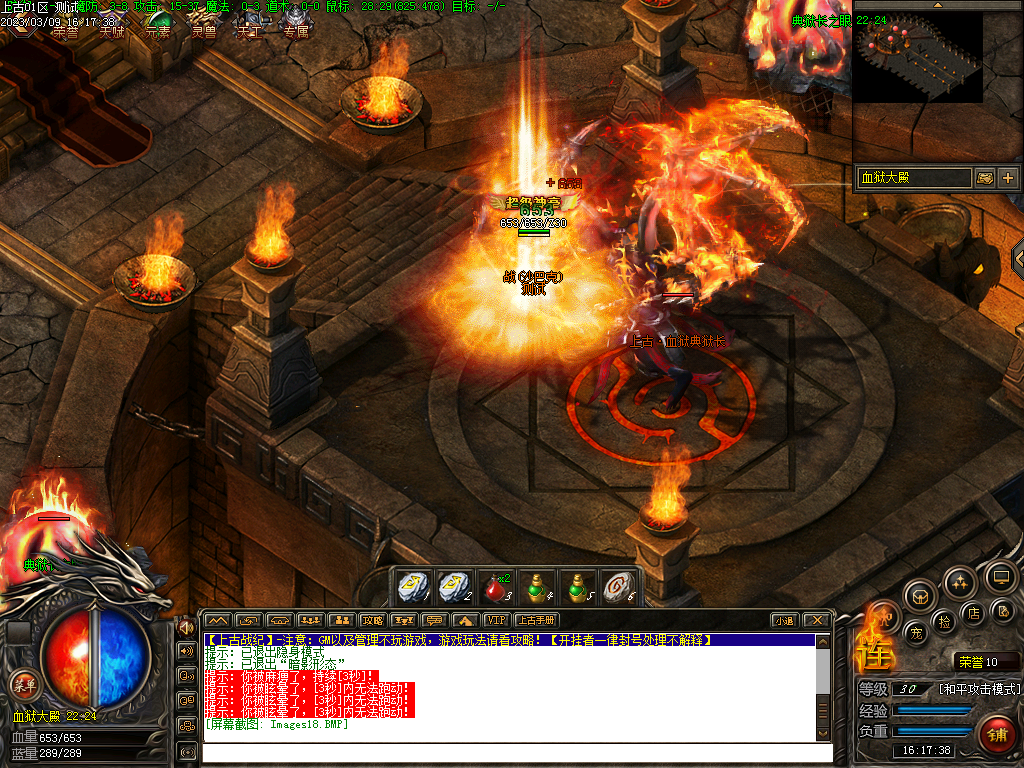Use the red spiral stone in slot 6
Viewport: 1024px width, 768px height.
tap(621, 586)
